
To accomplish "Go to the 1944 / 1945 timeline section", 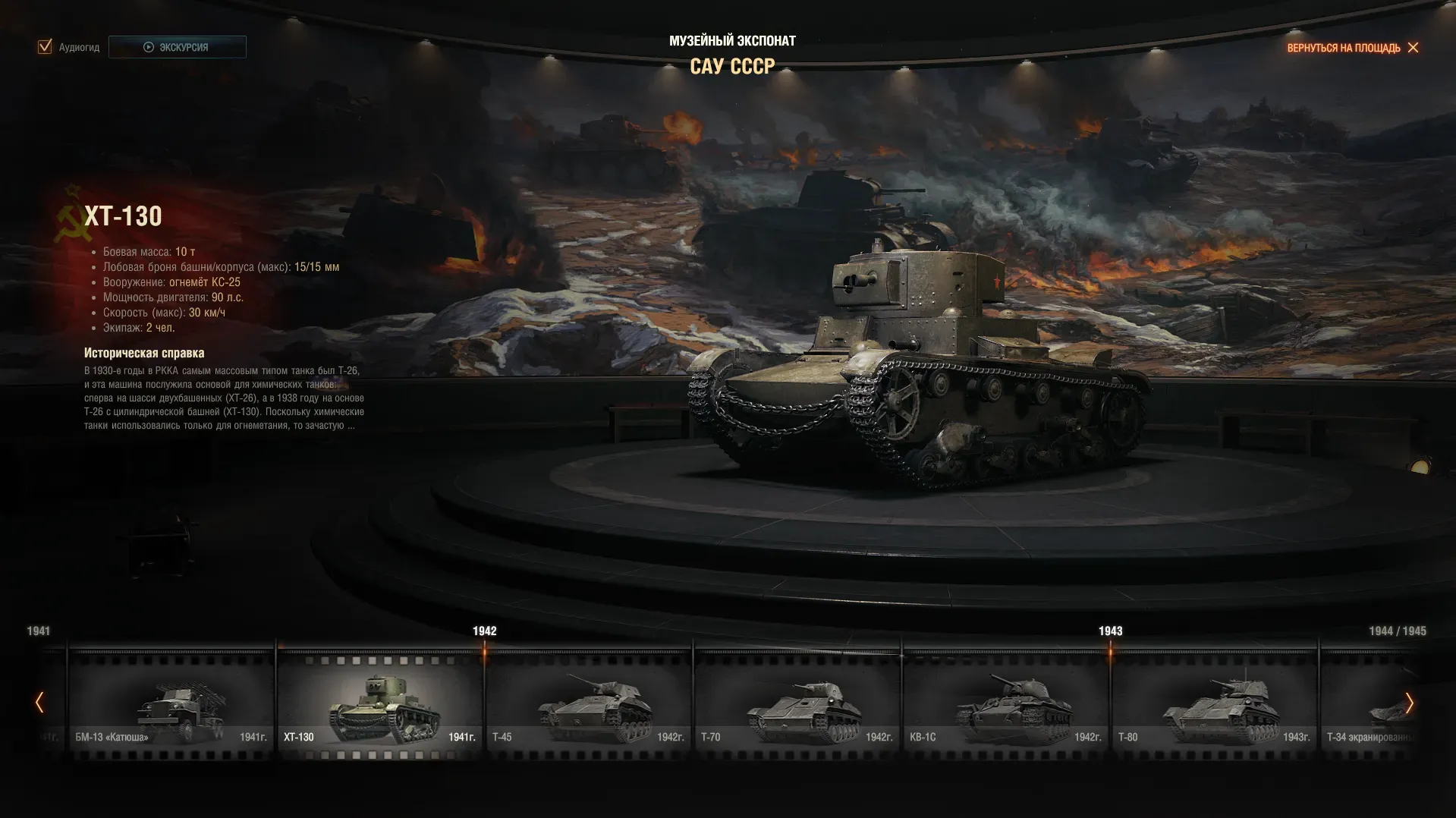I will [1397, 631].
